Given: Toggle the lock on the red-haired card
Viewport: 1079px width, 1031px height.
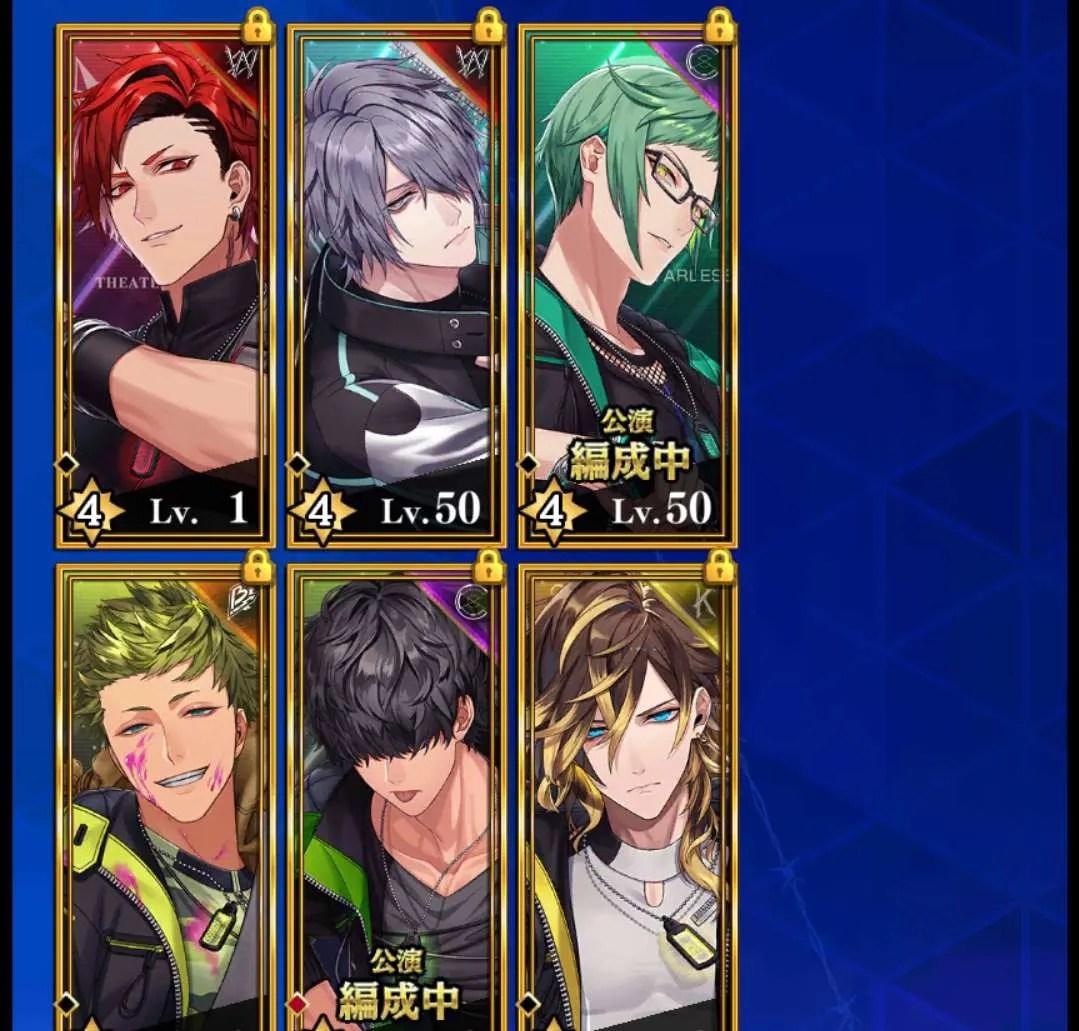Looking at the screenshot, I should (x=258, y=26).
